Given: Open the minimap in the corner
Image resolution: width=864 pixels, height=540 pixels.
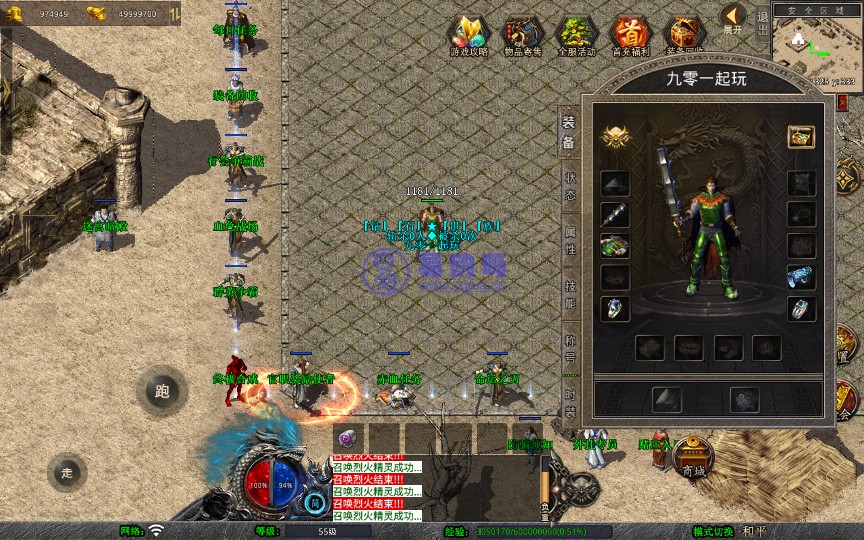Looking at the screenshot, I should [x=818, y=48].
